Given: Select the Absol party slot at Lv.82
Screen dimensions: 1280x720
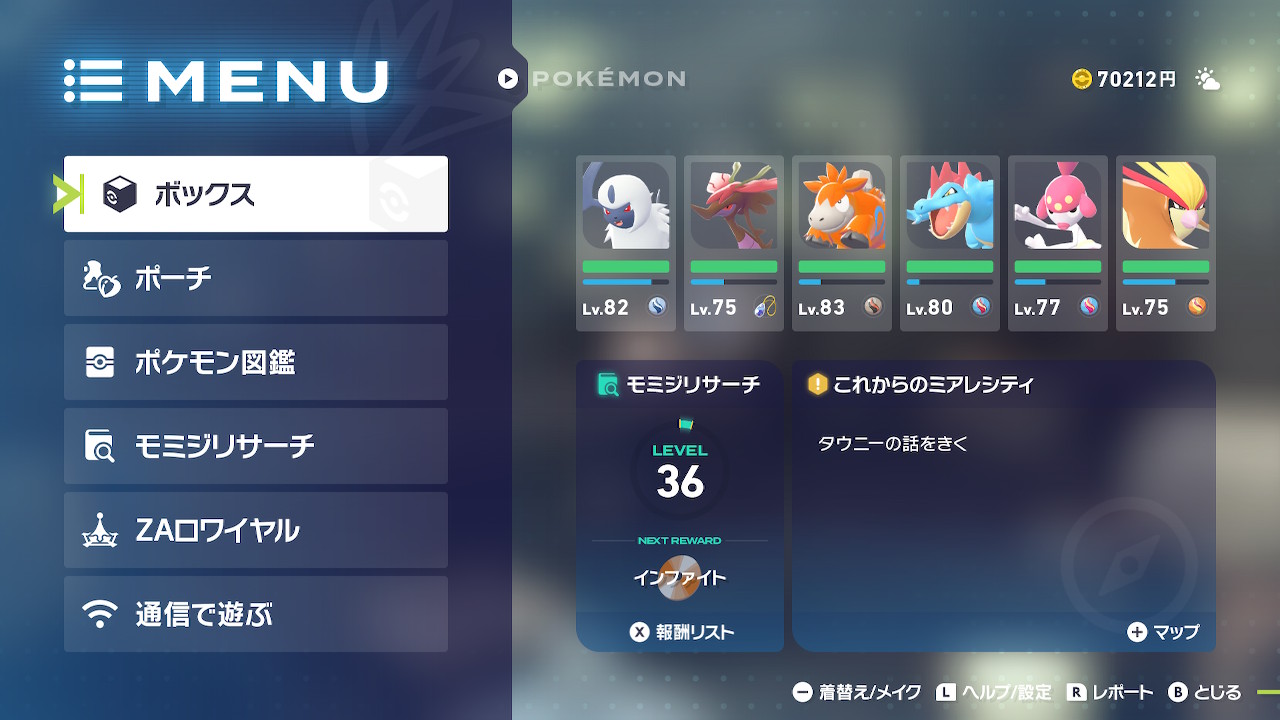Looking at the screenshot, I should pos(626,243).
